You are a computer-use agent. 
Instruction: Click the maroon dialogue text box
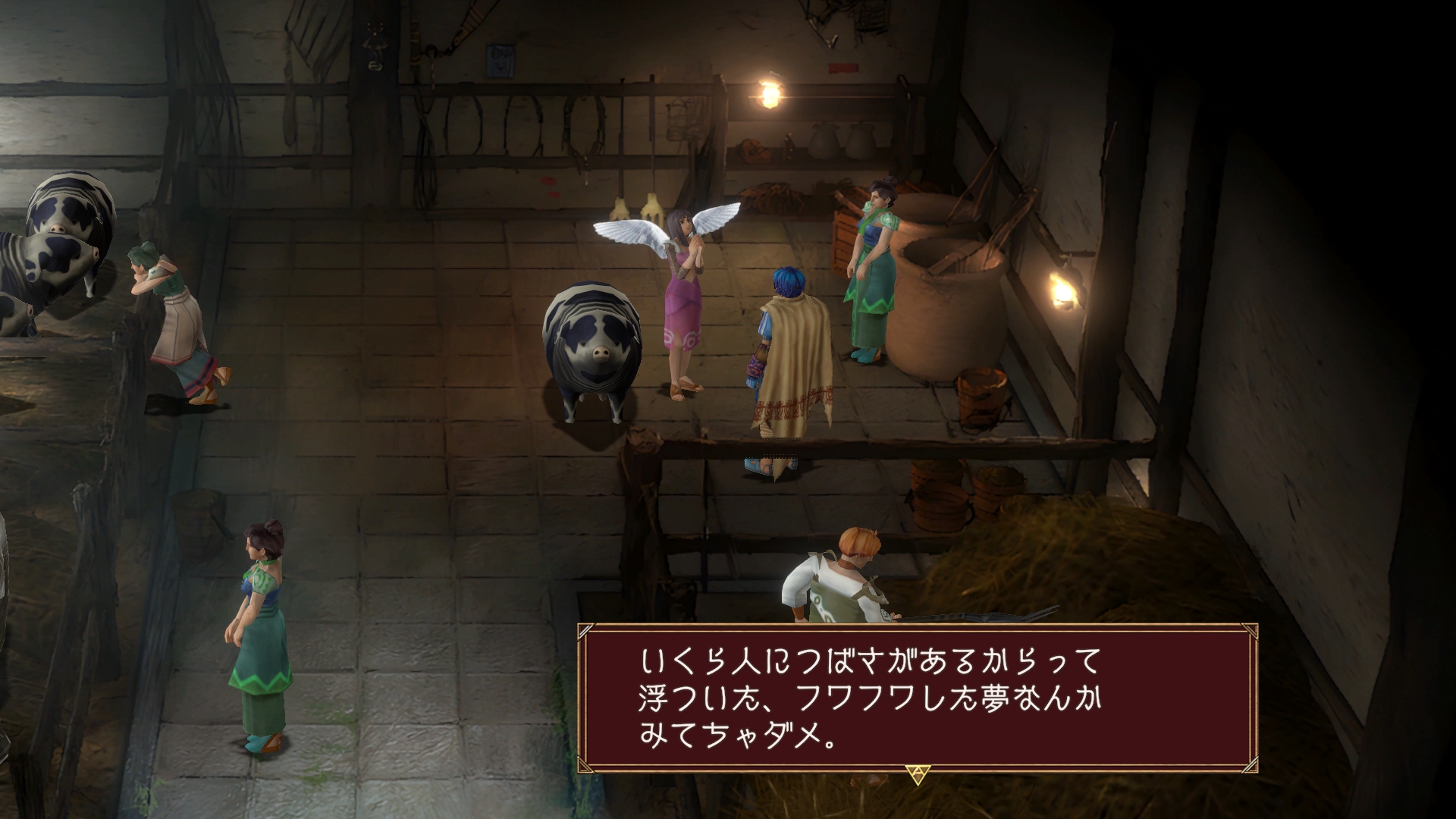coord(917,698)
